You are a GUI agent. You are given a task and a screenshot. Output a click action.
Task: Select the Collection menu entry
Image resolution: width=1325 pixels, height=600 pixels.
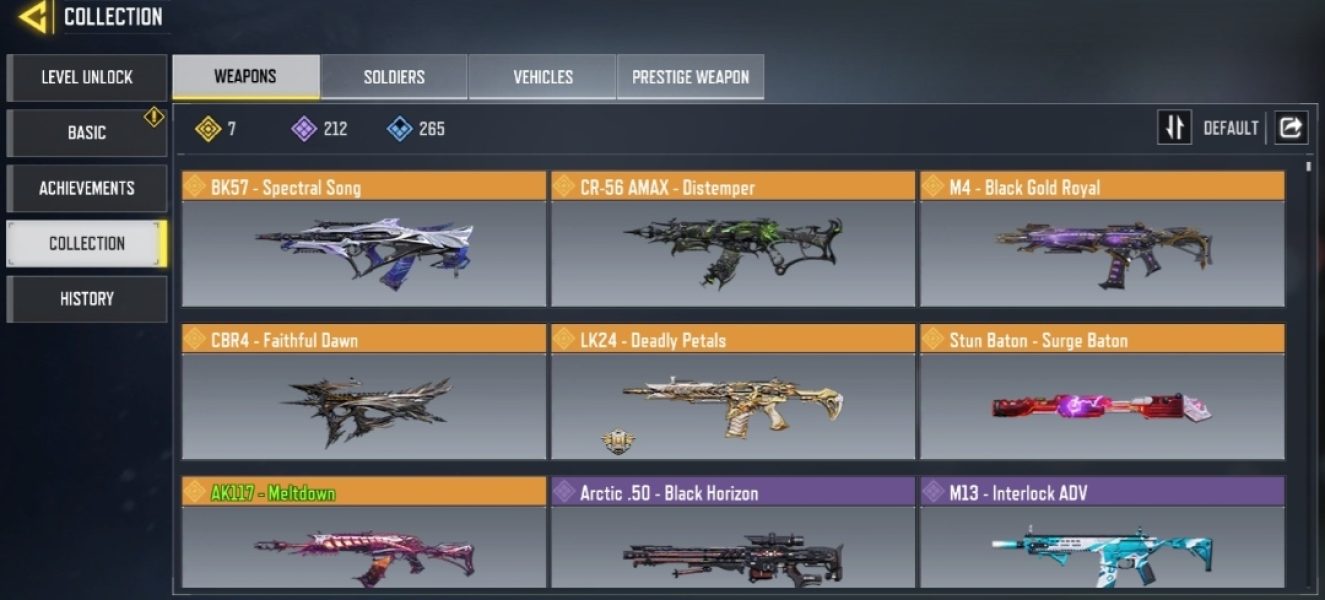click(87, 243)
